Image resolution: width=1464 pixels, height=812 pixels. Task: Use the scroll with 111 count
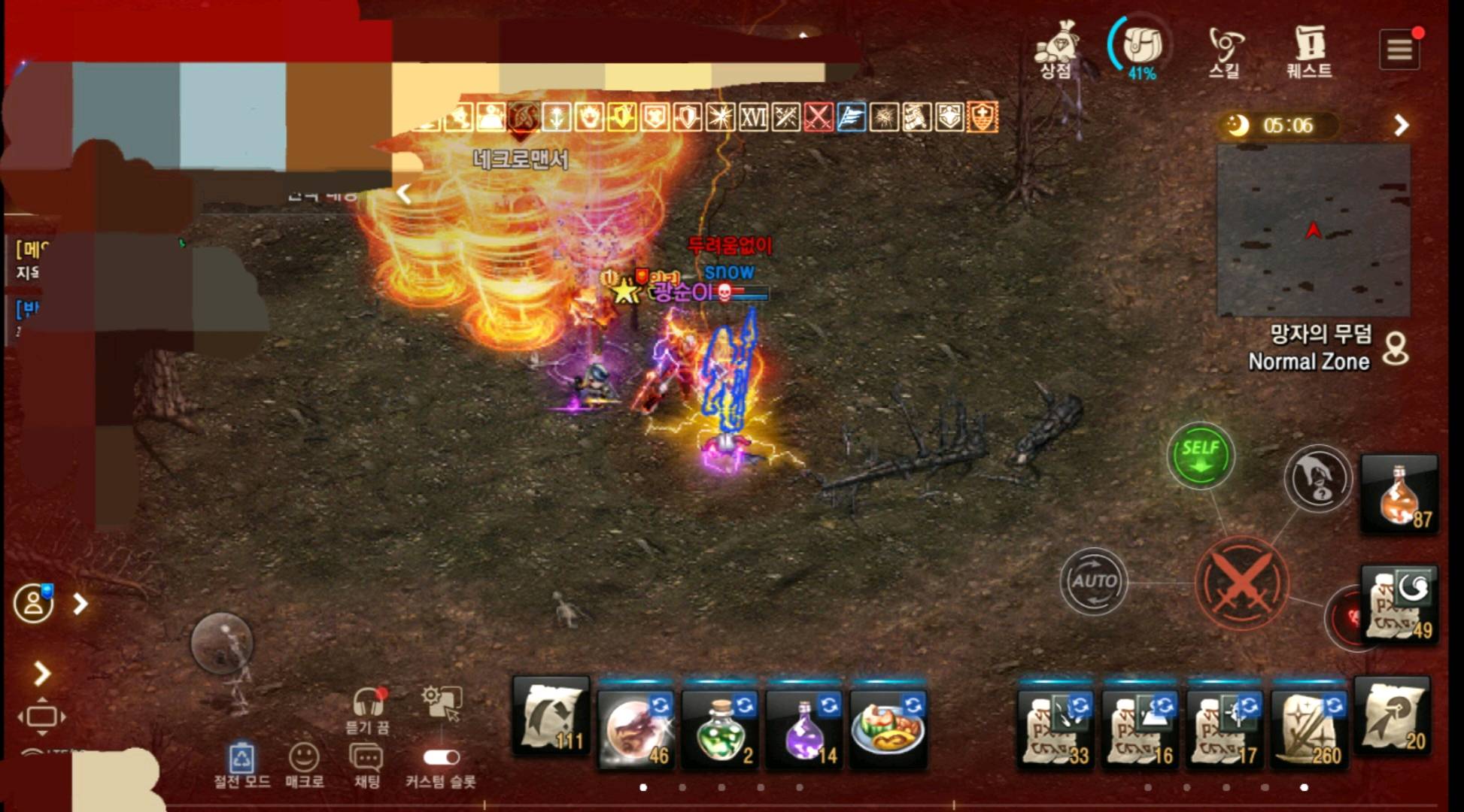pyautogui.click(x=551, y=718)
